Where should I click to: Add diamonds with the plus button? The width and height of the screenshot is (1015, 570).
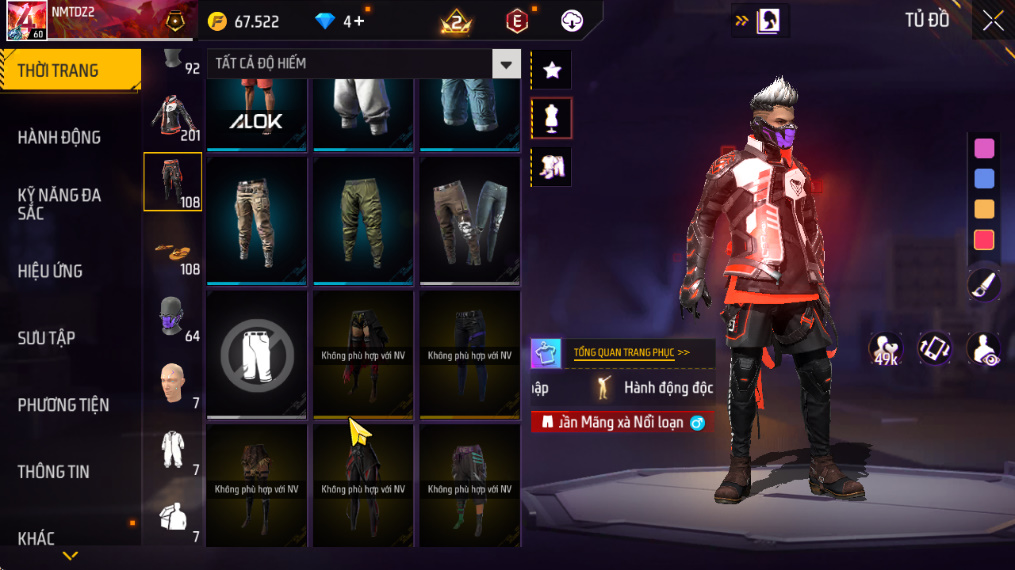pos(359,21)
